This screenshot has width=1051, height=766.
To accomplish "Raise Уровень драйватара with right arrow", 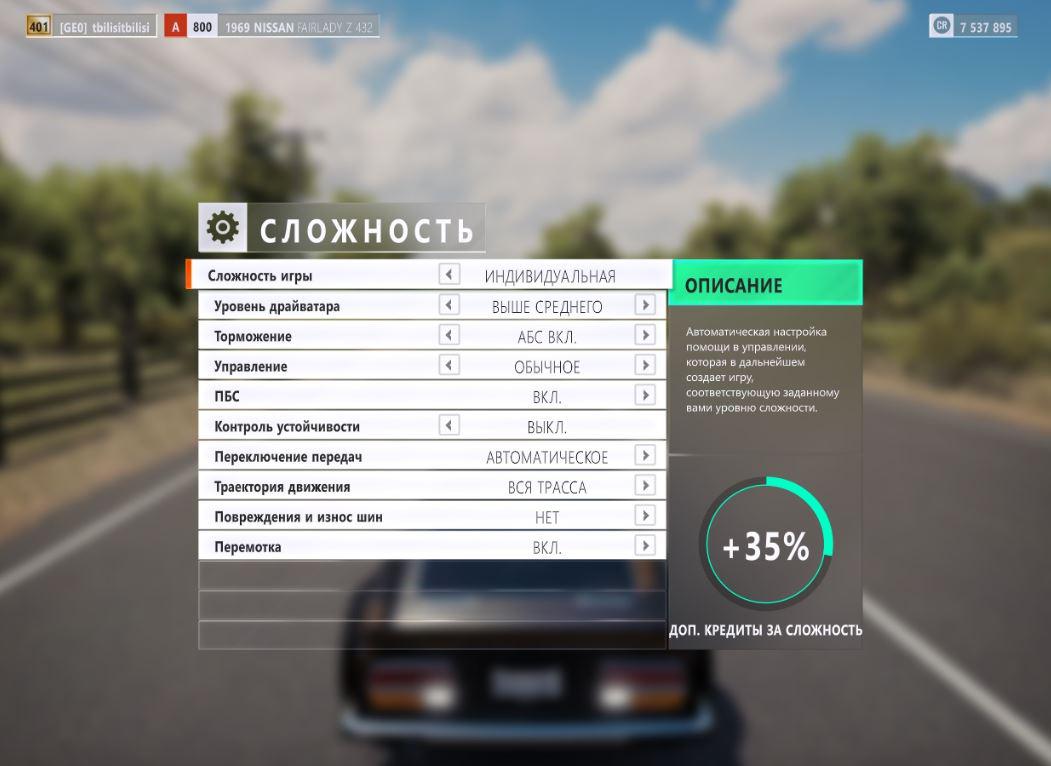I will click(645, 305).
